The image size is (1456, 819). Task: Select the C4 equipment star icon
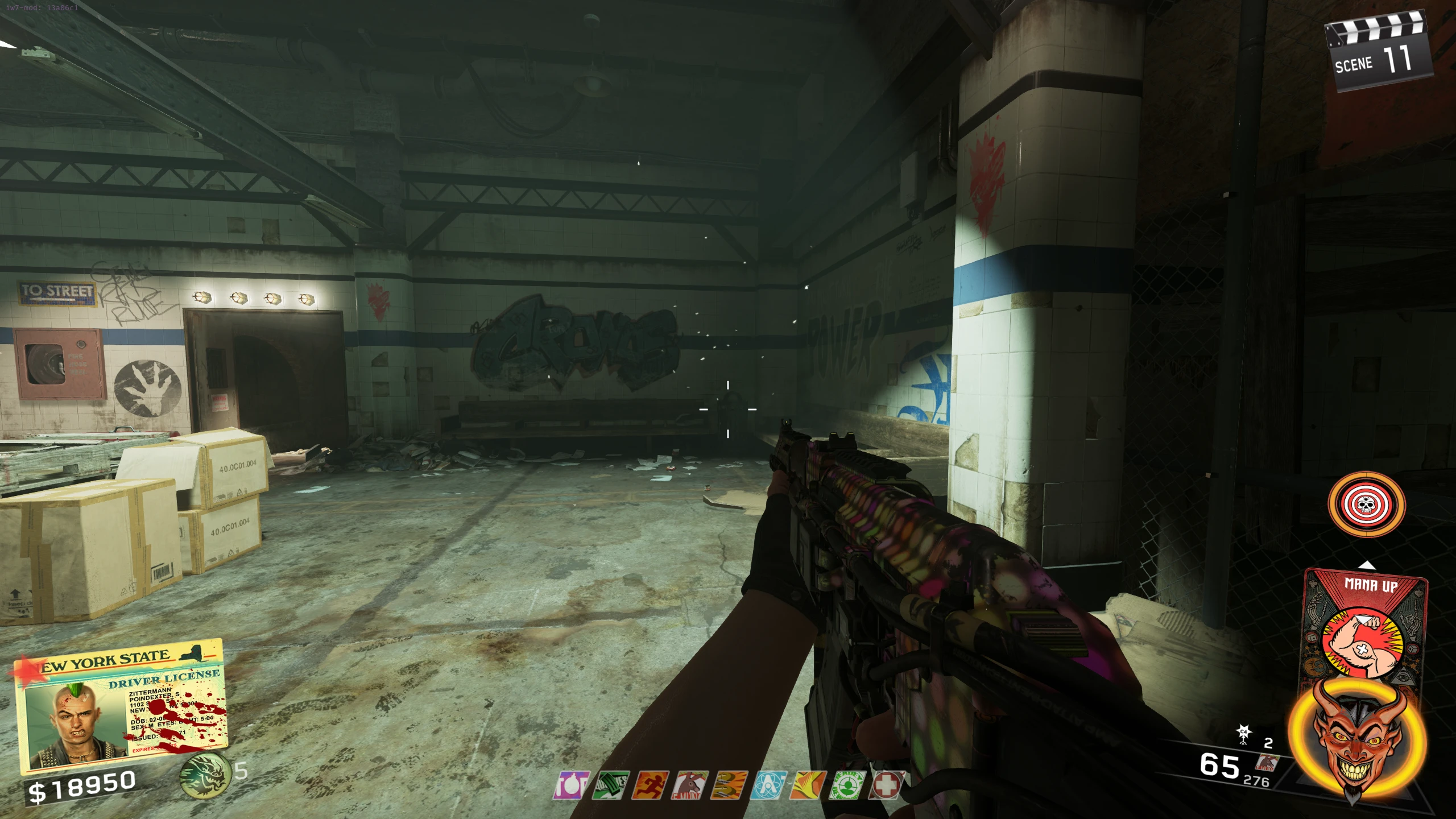[1244, 734]
